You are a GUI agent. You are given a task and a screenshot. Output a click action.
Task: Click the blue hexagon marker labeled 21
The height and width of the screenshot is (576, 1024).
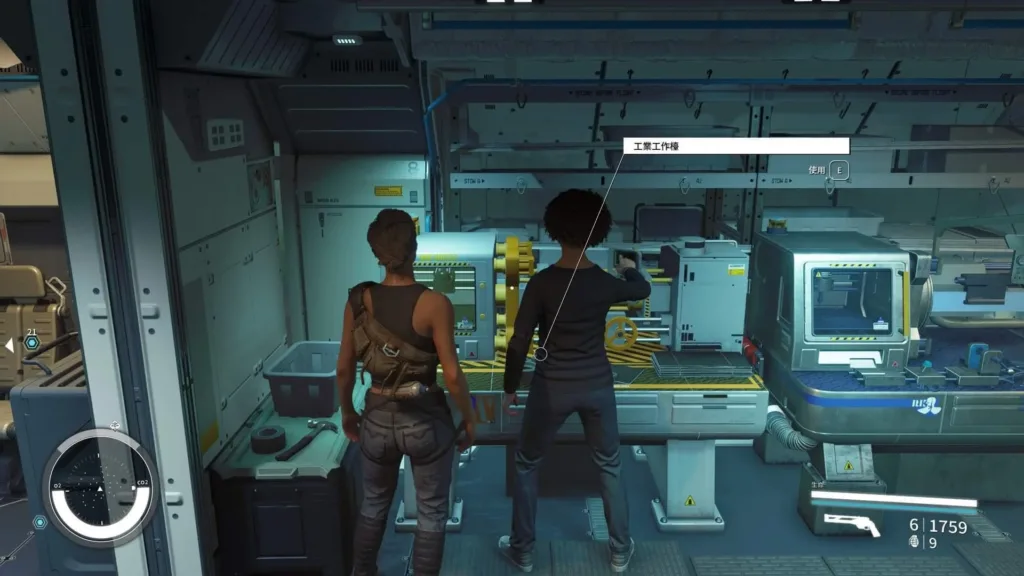(x=32, y=343)
